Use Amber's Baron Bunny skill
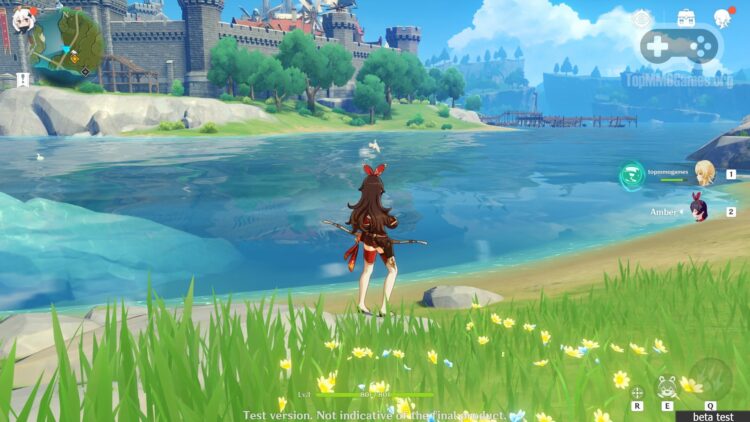The height and width of the screenshot is (422, 750). click(x=667, y=387)
